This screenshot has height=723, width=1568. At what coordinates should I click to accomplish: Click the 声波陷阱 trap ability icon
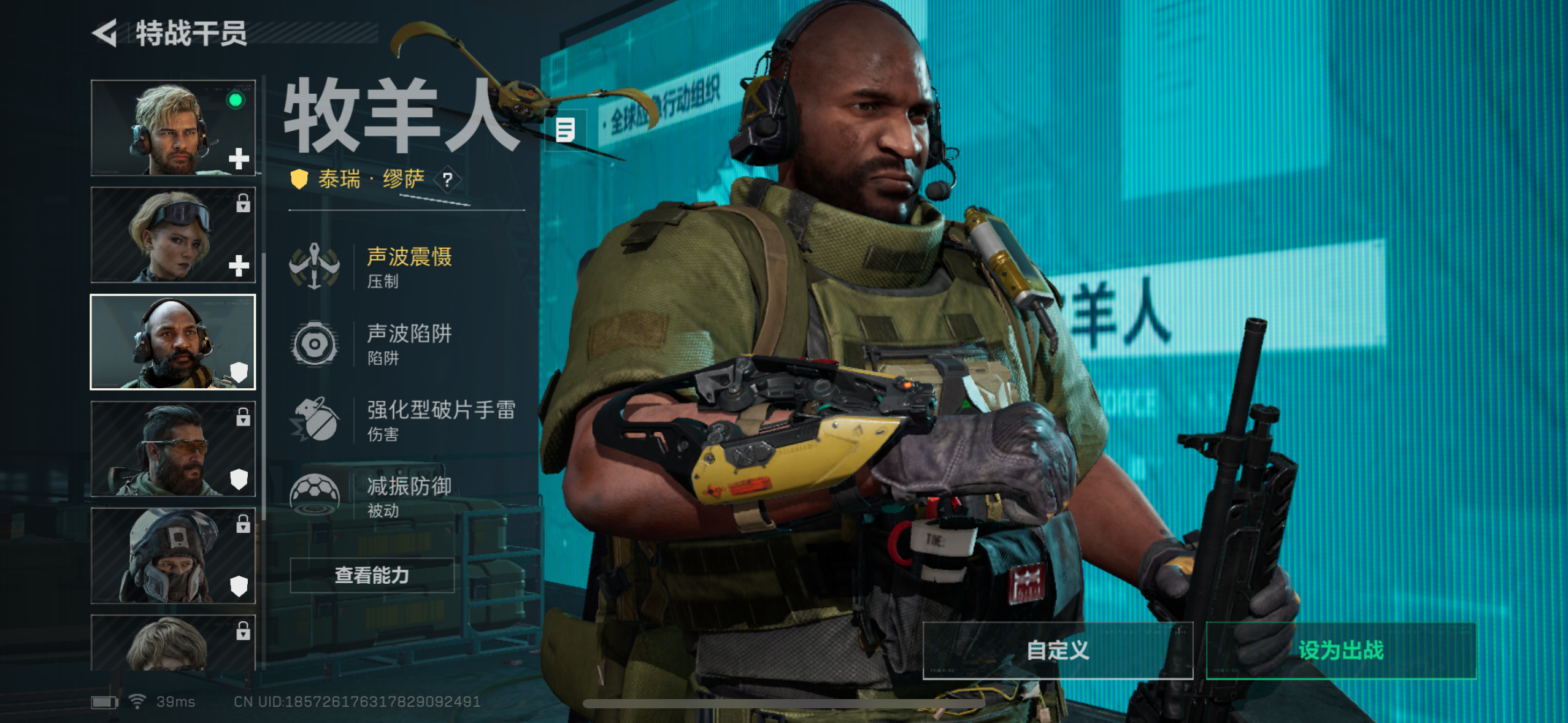tap(315, 343)
